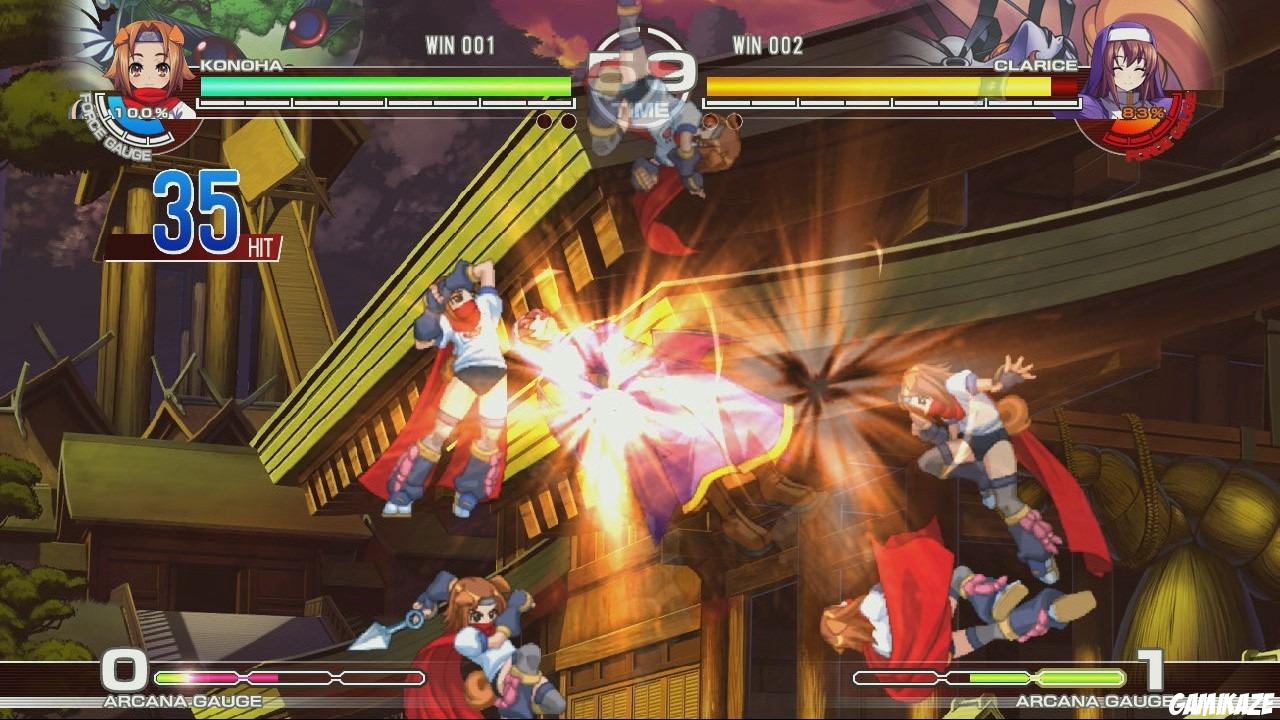Click the round timer showing 59
Screen dimensions: 1280x720
[x=640, y=70]
